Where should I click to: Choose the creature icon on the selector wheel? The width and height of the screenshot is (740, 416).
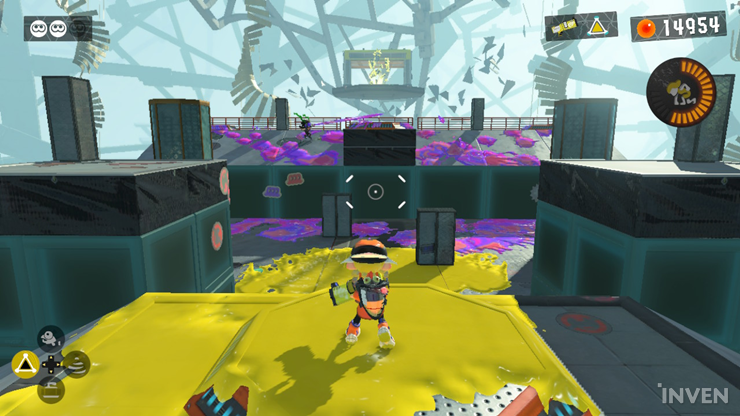coord(50,339)
